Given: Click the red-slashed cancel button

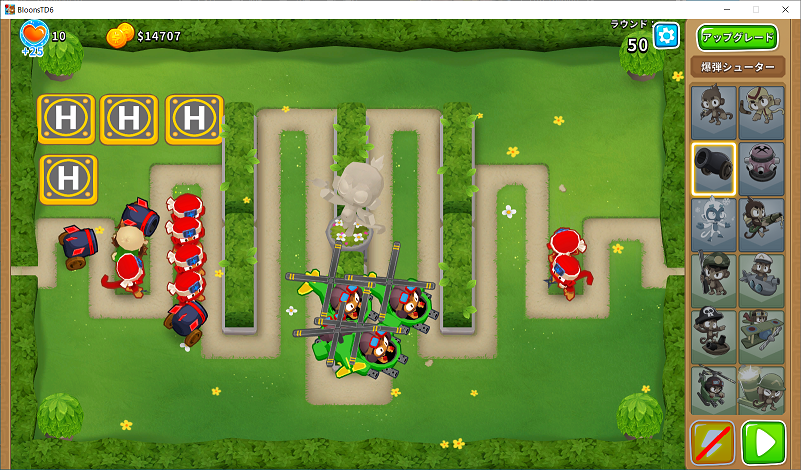Looking at the screenshot, I should pyautogui.click(x=713, y=442).
